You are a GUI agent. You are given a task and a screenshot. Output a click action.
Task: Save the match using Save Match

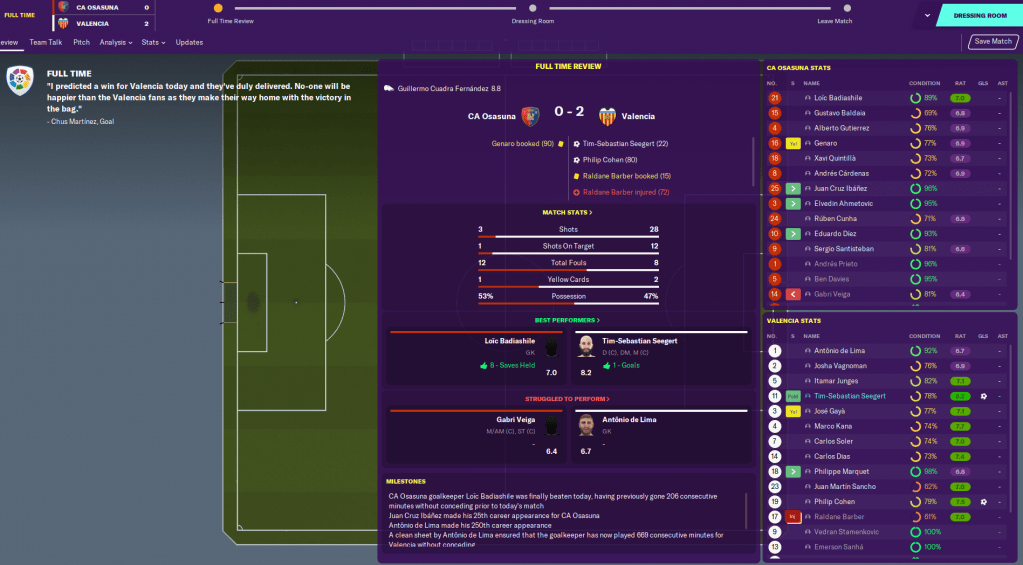pyautogui.click(x=992, y=42)
